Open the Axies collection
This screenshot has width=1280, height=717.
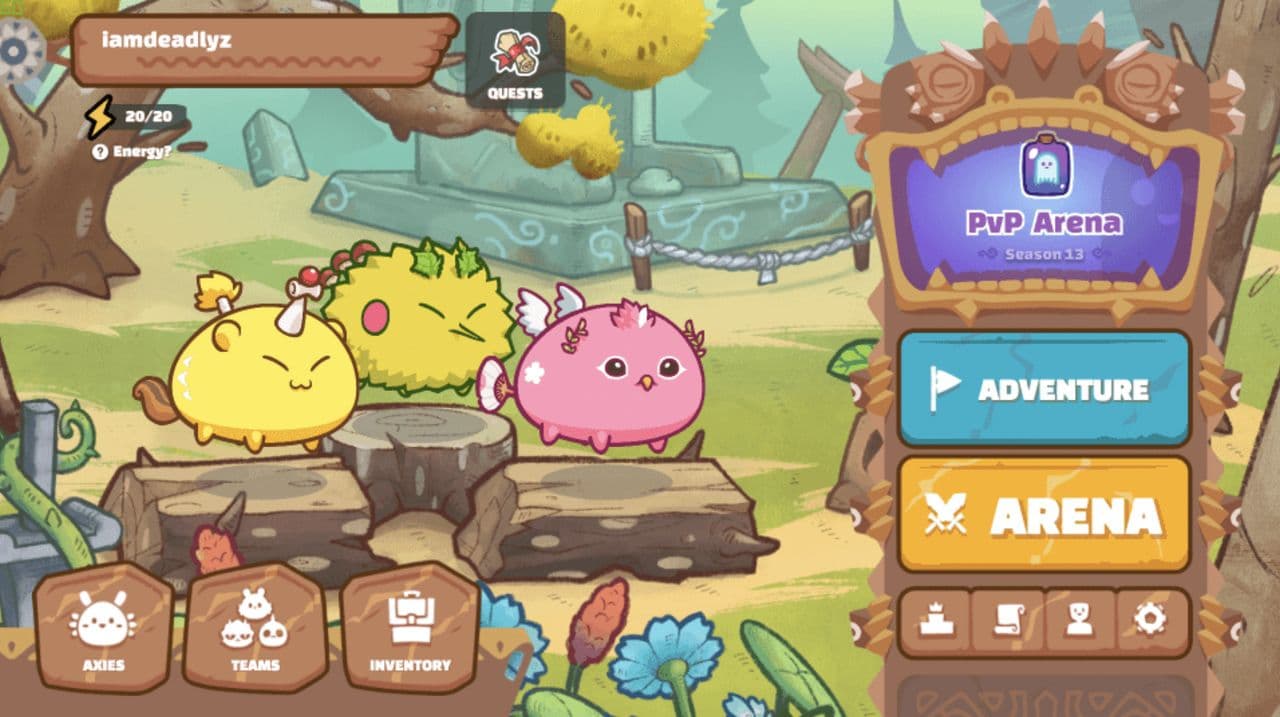(103, 628)
